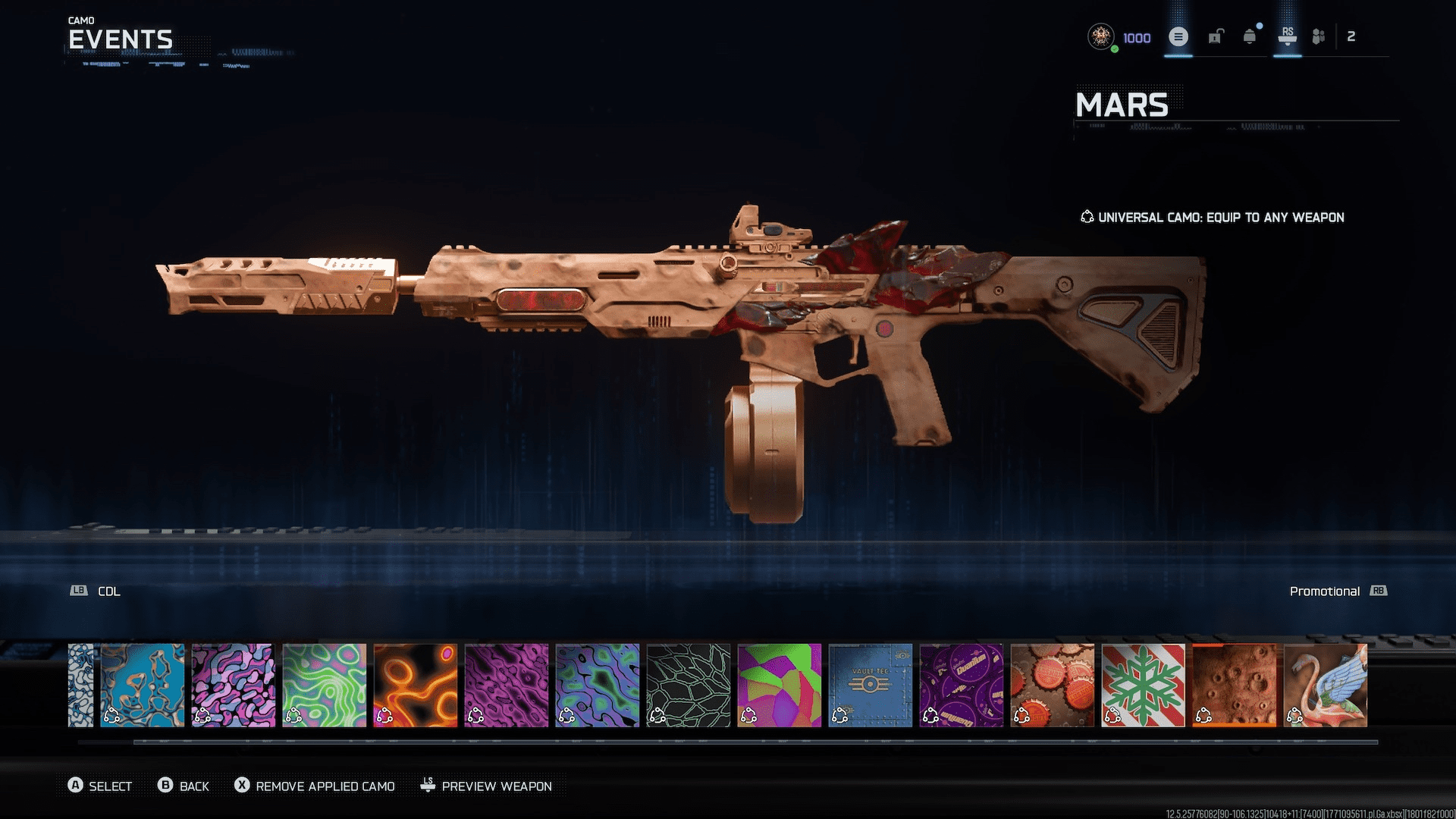Open the hamburger menu icon
Image resolution: width=1456 pixels, height=819 pixels.
pos(1178,36)
